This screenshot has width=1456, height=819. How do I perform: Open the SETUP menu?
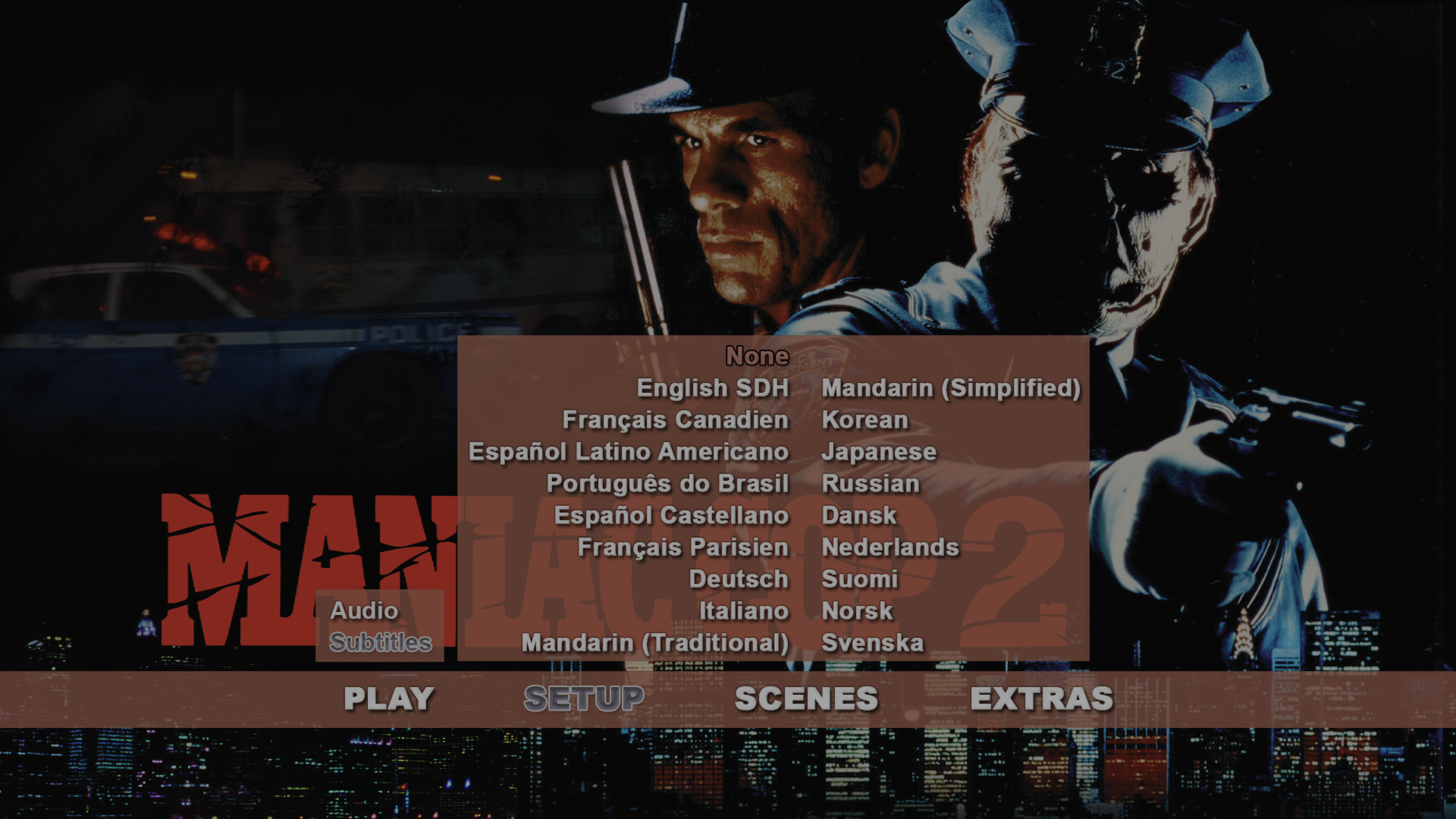(583, 698)
